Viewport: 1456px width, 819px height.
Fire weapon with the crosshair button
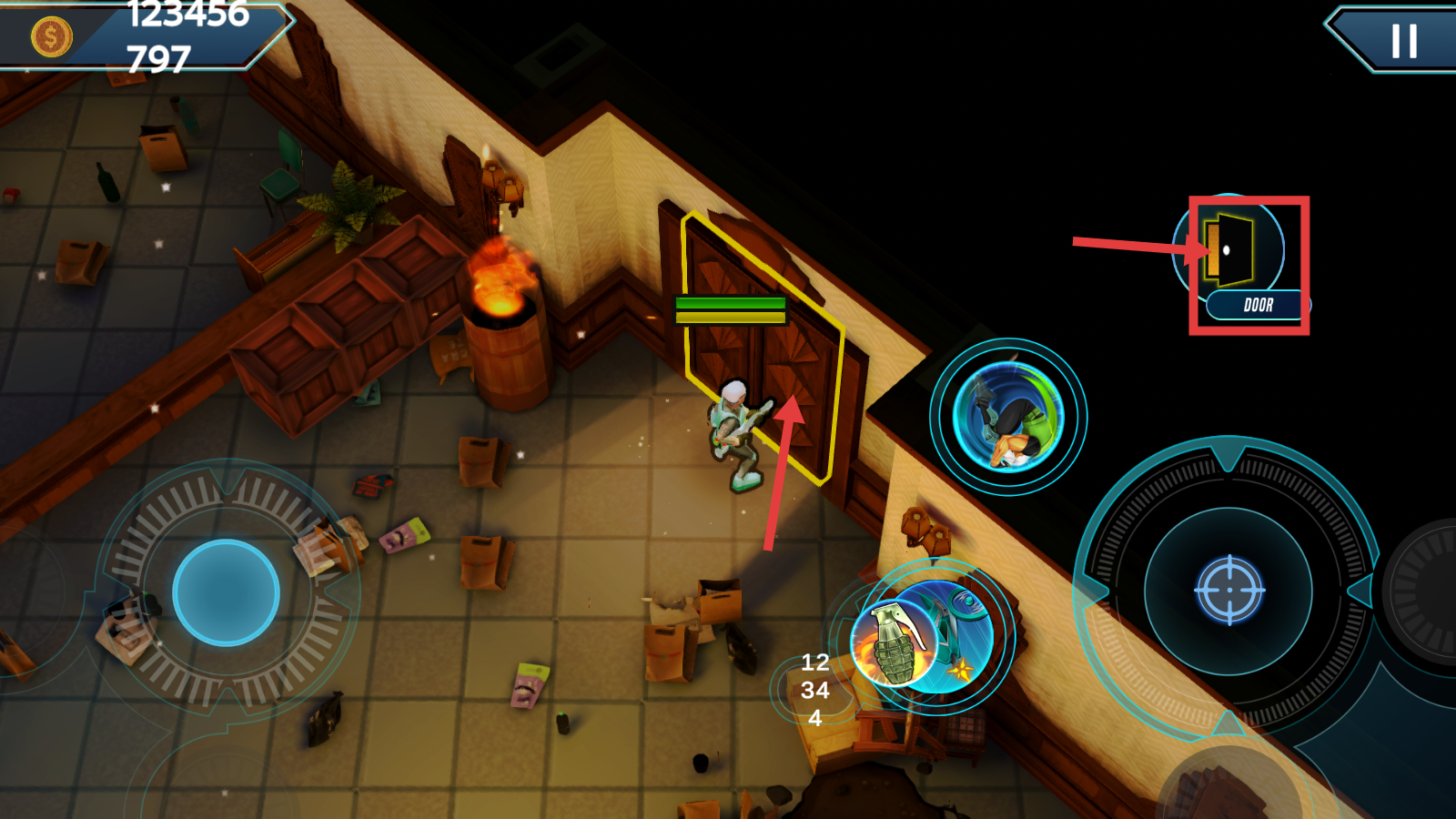tap(1228, 590)
